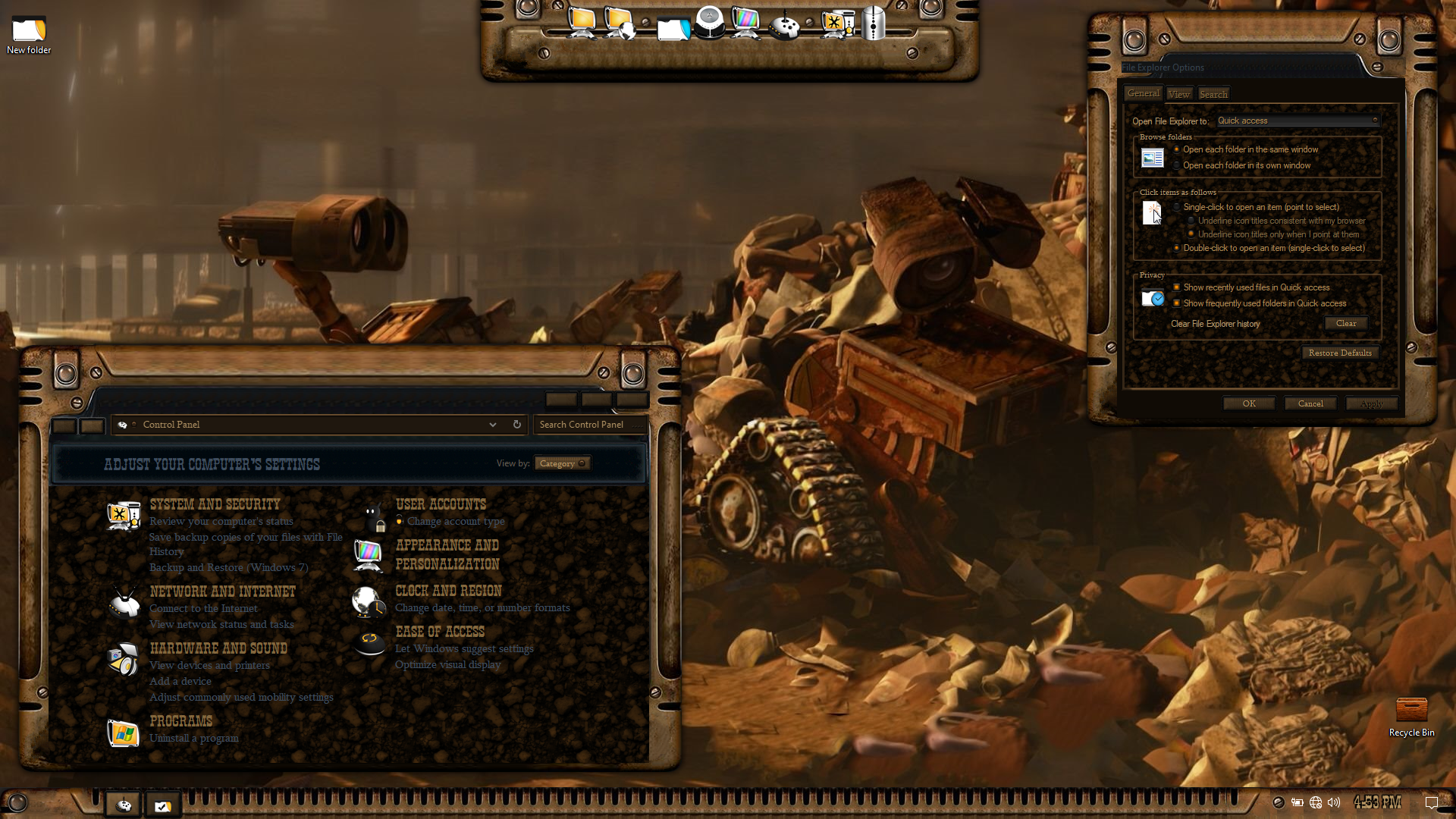Image resolution: width=1456 pixels, height=819 pixels.
Task: Toggle show recently used files in Quick access
Action: [1177, 287]
